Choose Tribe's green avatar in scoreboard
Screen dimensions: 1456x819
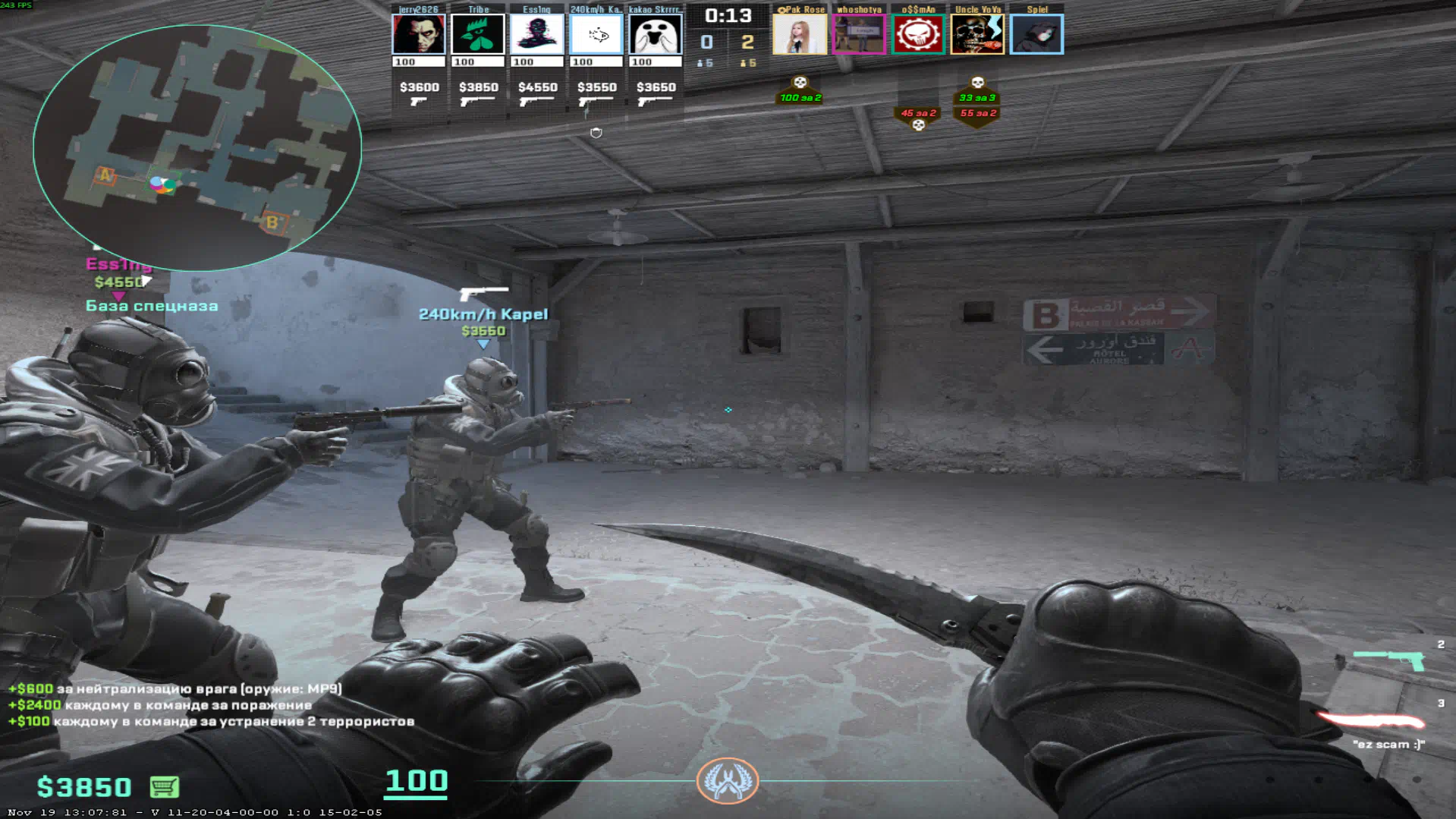(x=477, y=35)
